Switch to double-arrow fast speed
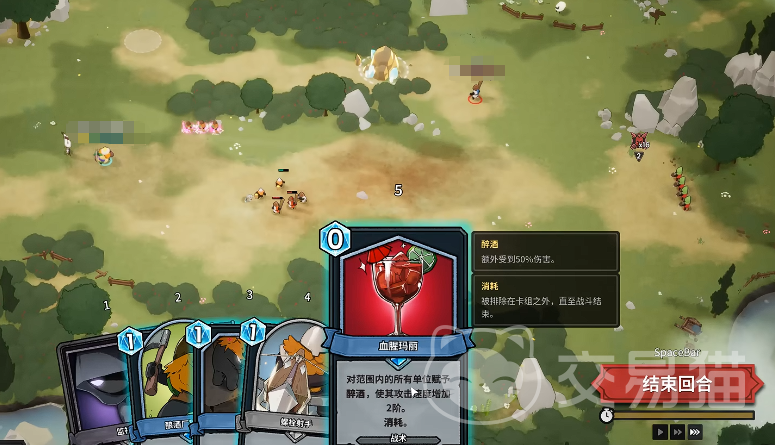This screenshot has width=775, height=445. click(677, 431)
